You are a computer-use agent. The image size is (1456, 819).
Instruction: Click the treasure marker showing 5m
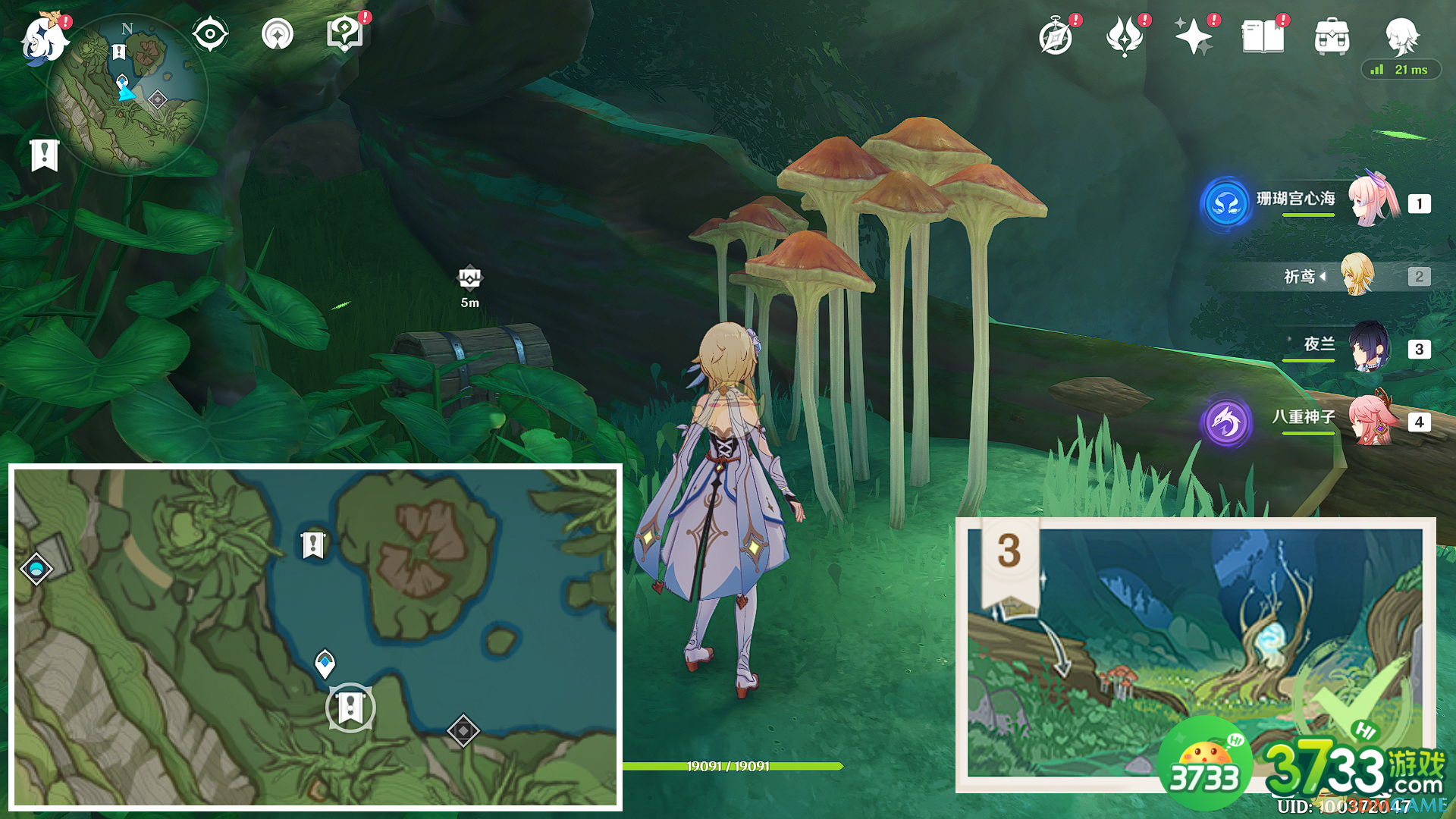click(x=470, y=280)
